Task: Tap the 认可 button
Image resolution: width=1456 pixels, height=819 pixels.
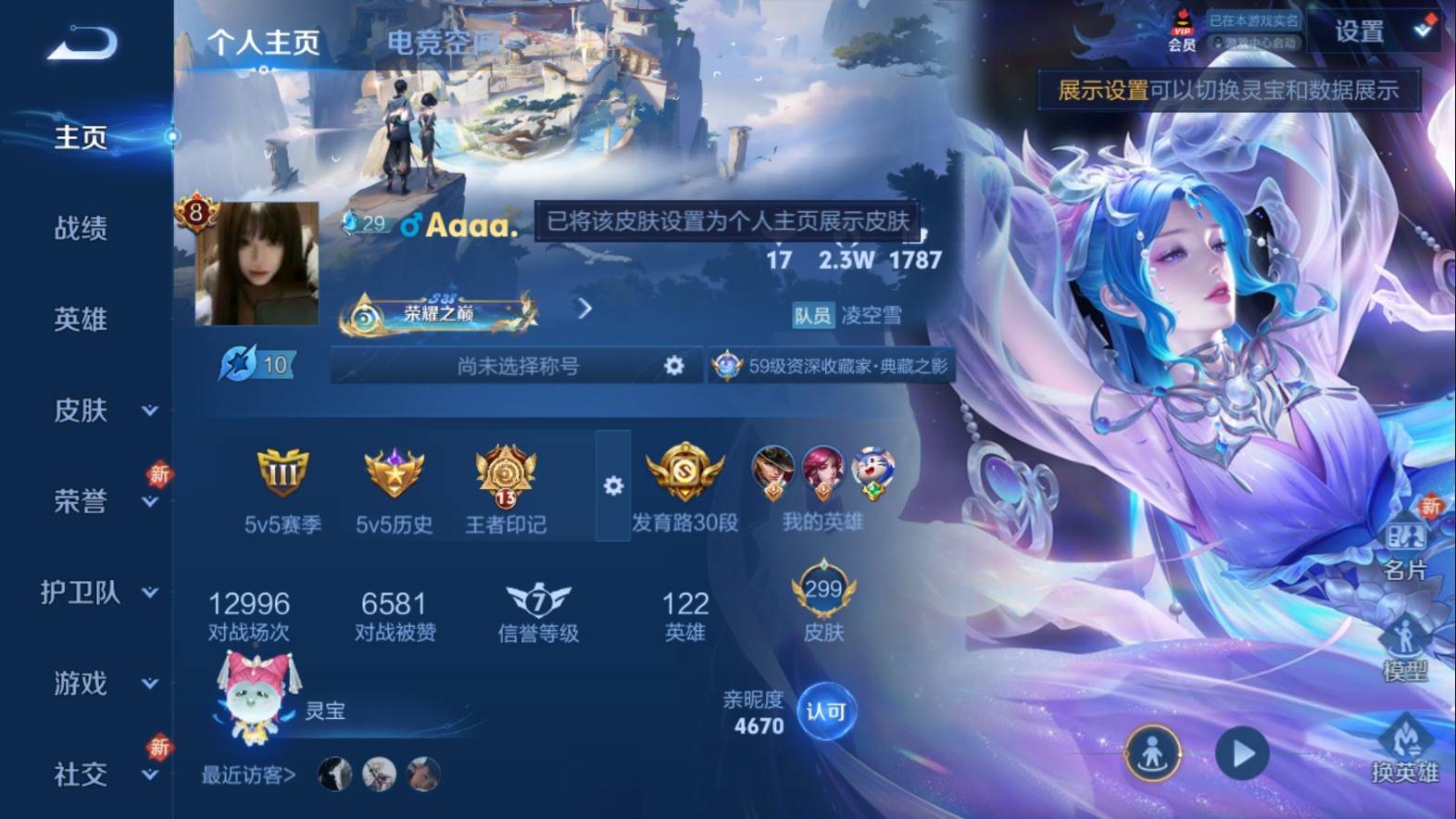Action: coord(825,712)
